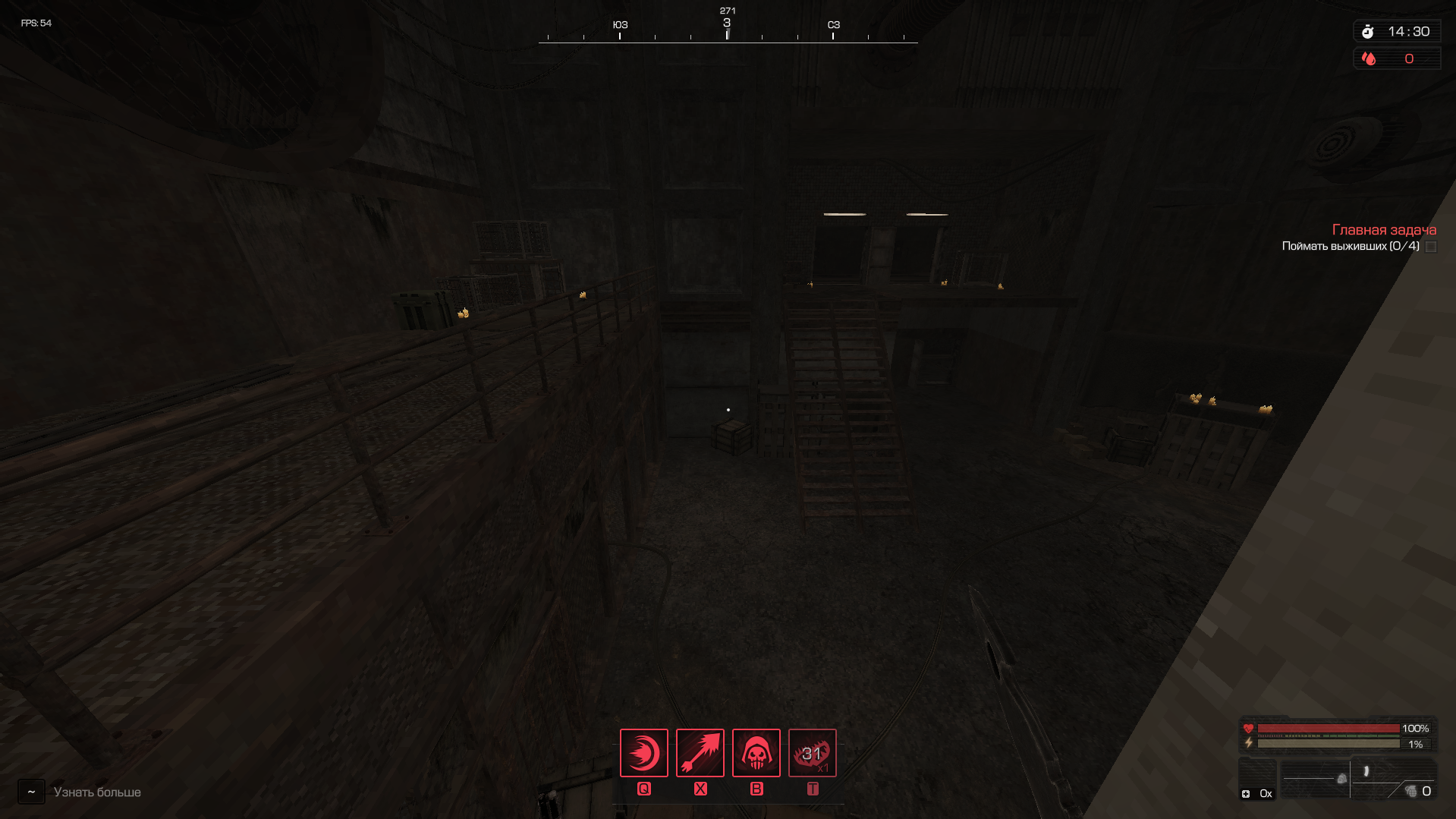This screenshot has height=819, width=1456.
Task: Trigger the hooded skull ability
Action: tap(756, 753)
